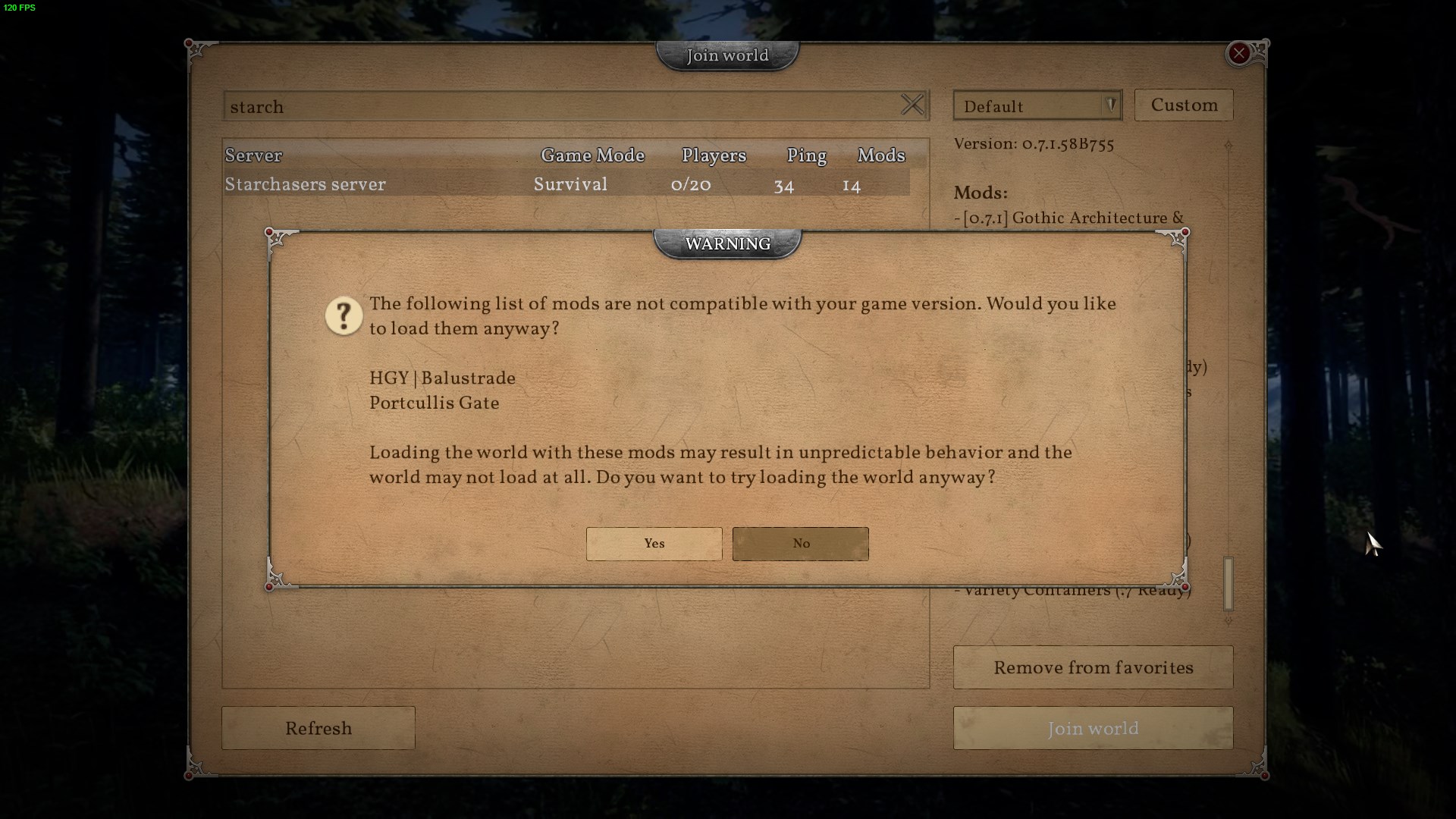Click the mods list scrollbar handle

click(x=1228, y=583)
